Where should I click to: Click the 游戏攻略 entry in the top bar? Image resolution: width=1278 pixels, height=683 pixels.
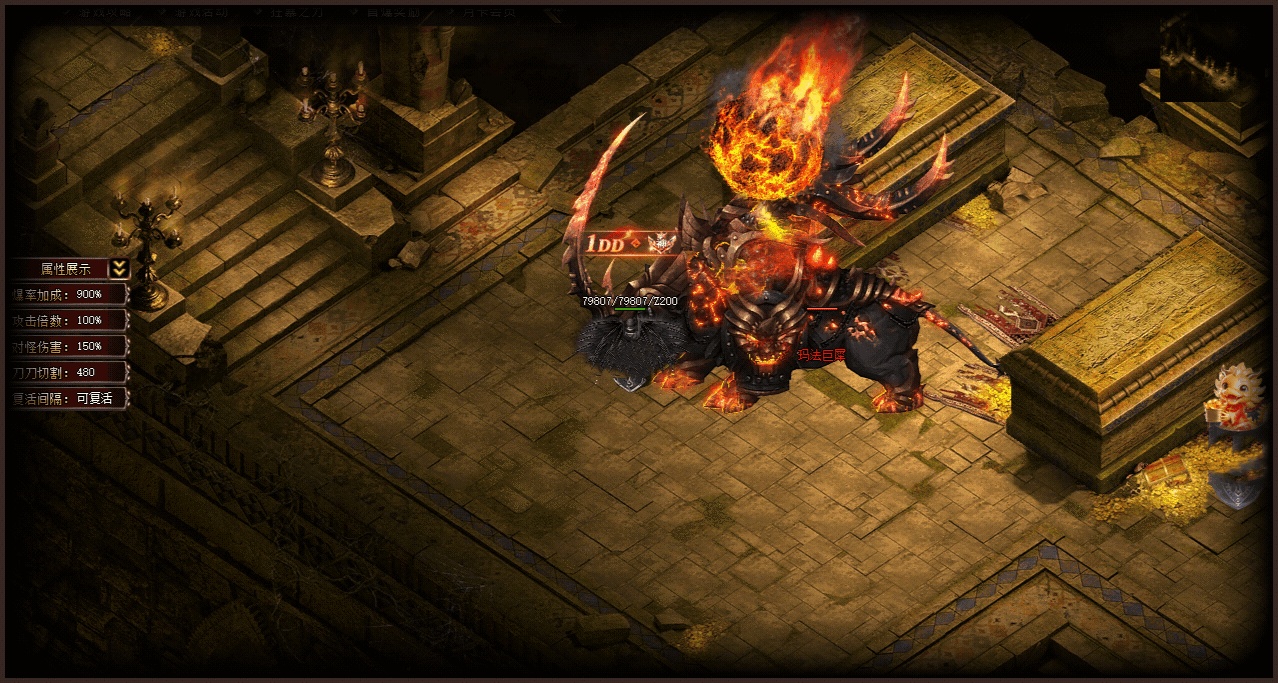103,13
